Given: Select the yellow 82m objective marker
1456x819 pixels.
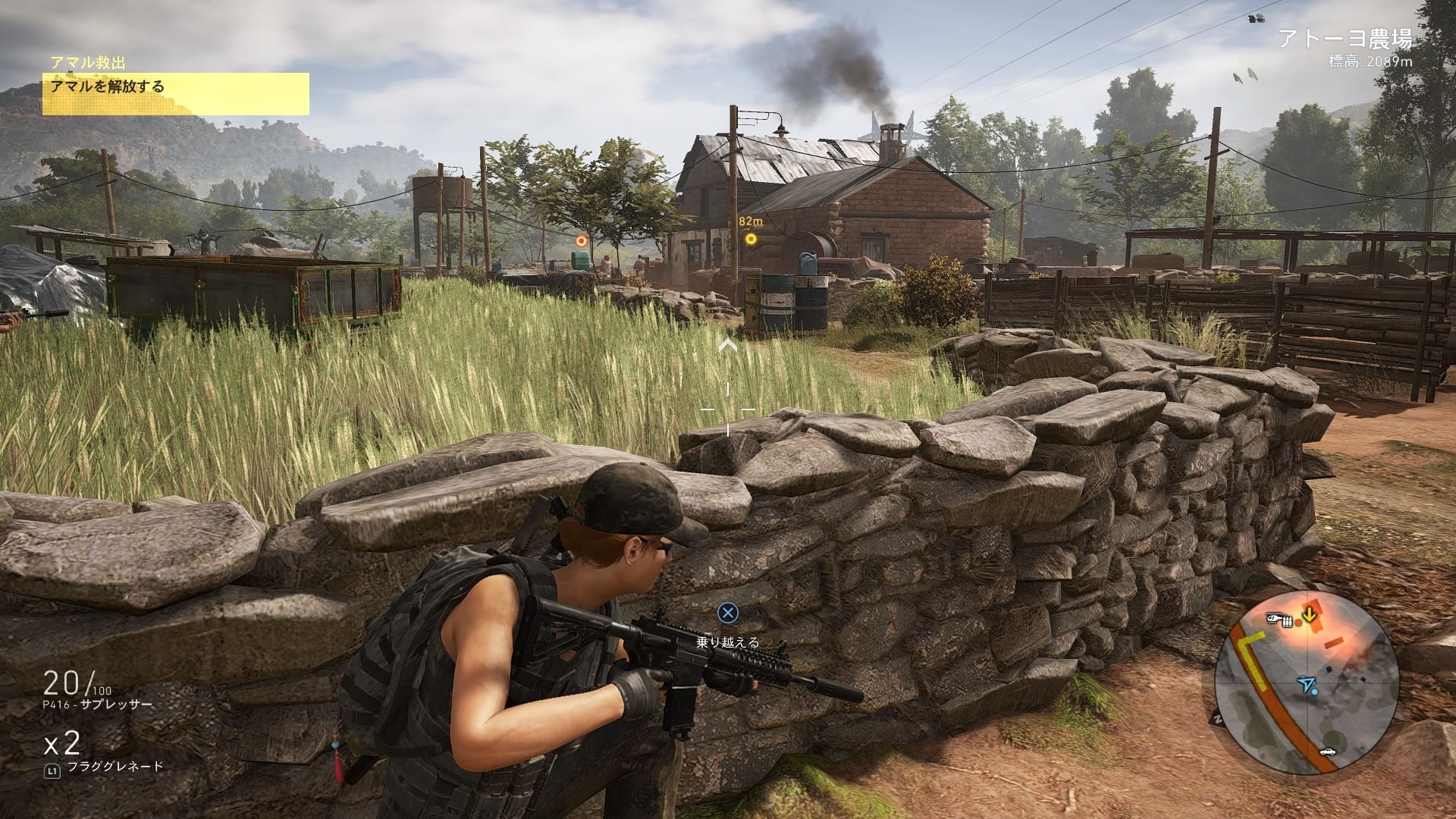Looking at the screenshot, I should click(751, 239).
